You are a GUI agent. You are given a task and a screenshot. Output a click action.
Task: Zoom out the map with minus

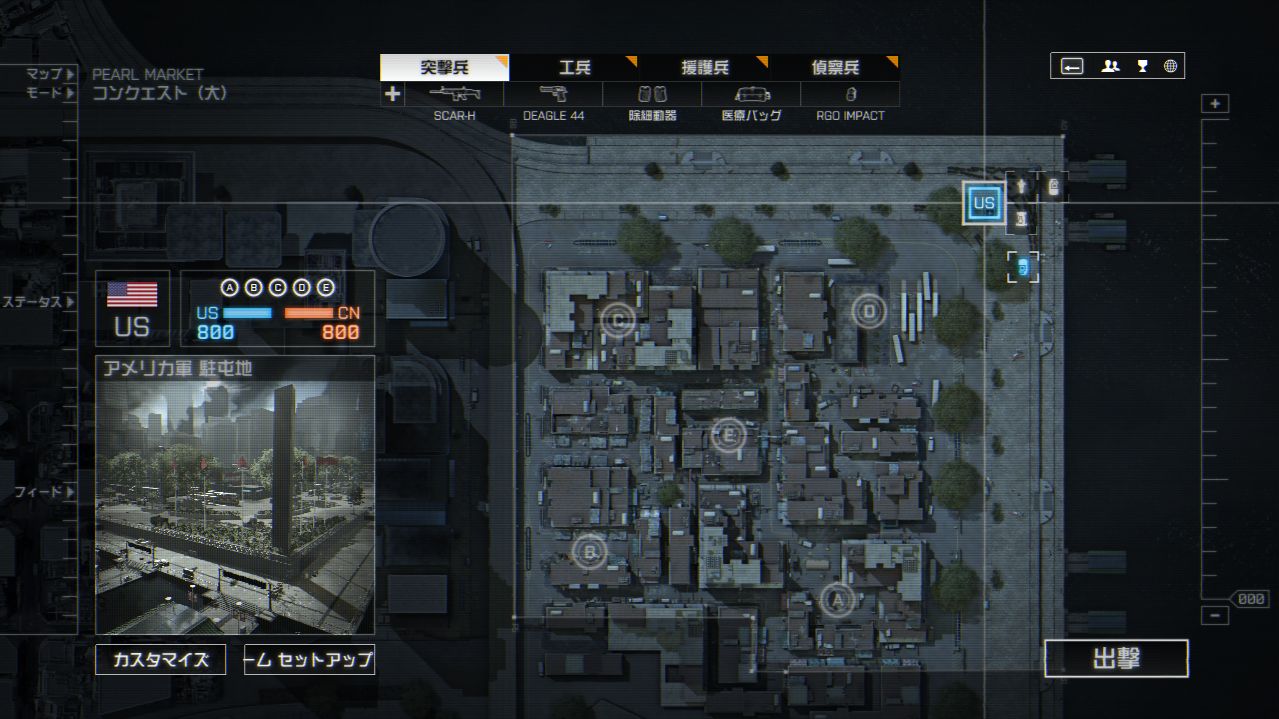[x=1215, y=615]
